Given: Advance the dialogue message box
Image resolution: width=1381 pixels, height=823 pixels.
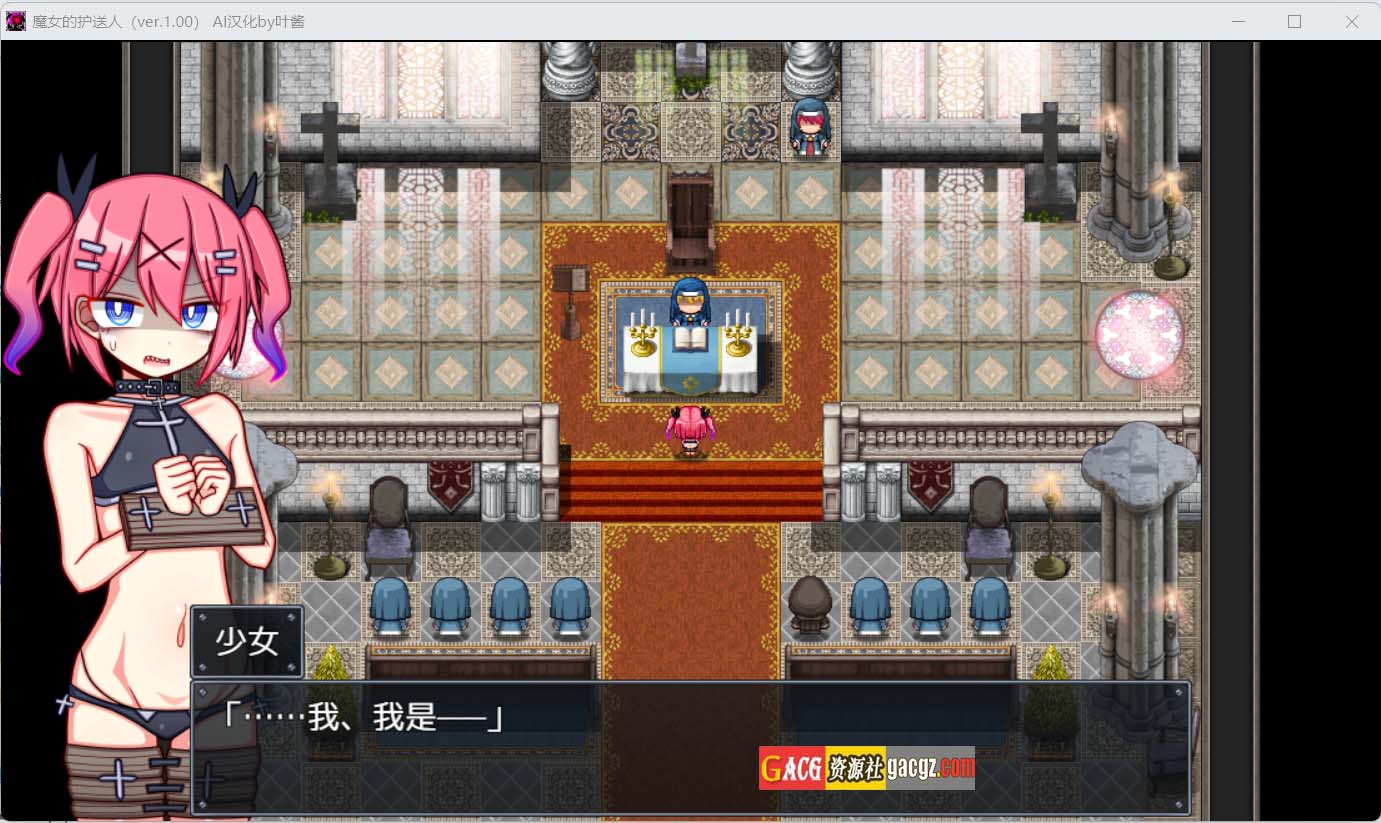Looking at the screenshot, I should point(690,747).
